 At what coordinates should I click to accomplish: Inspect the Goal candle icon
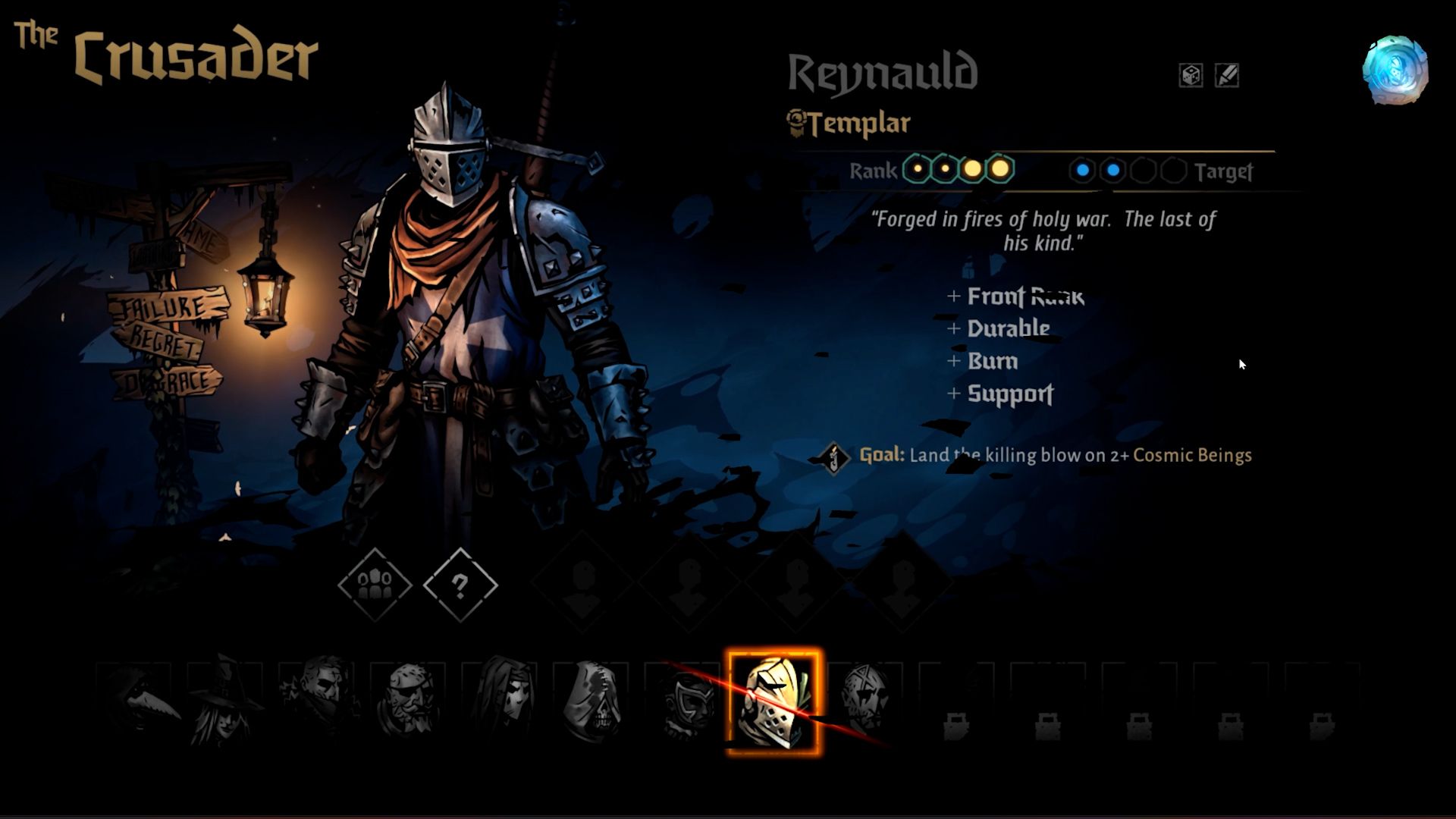(834, 457)
